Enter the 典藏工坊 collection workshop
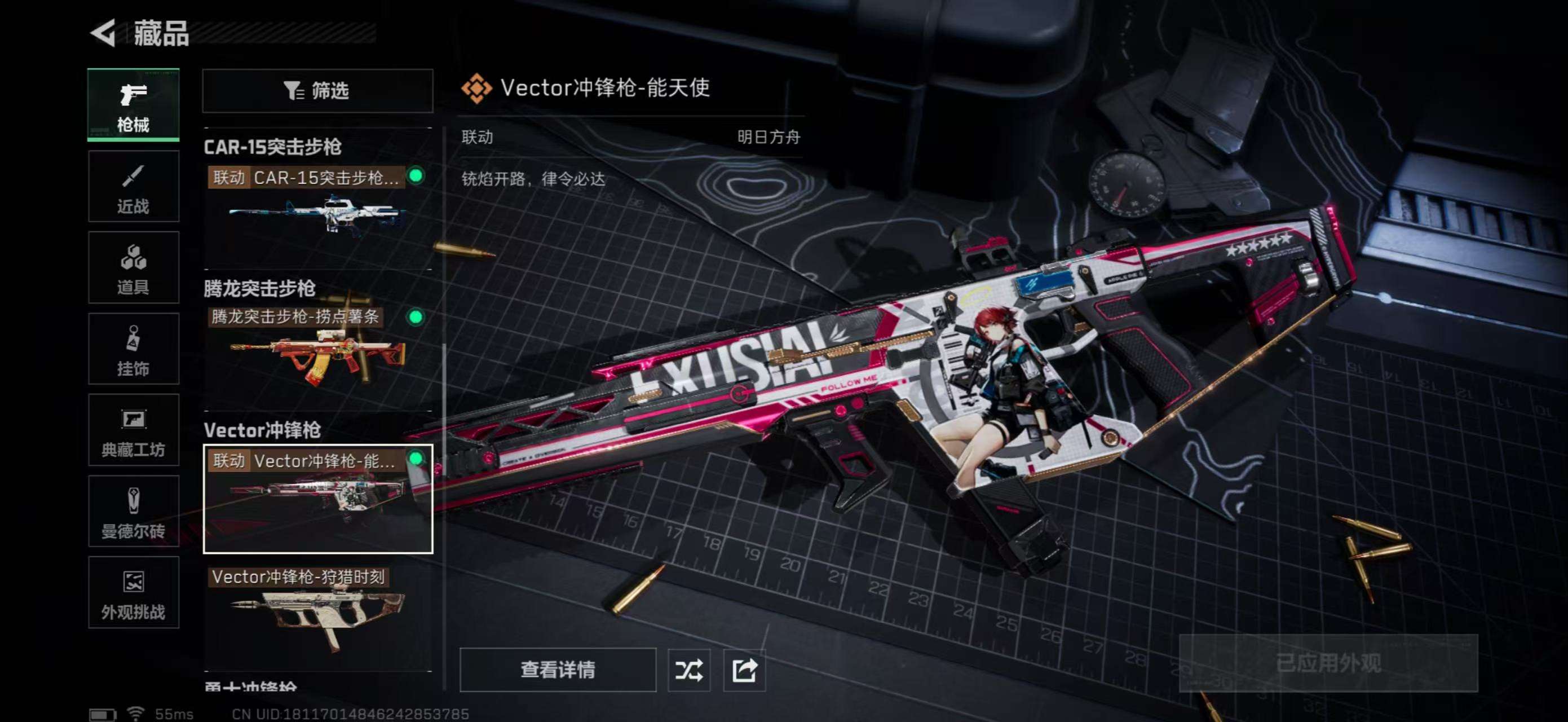1568x722 pixels. (x=133, y=430)
